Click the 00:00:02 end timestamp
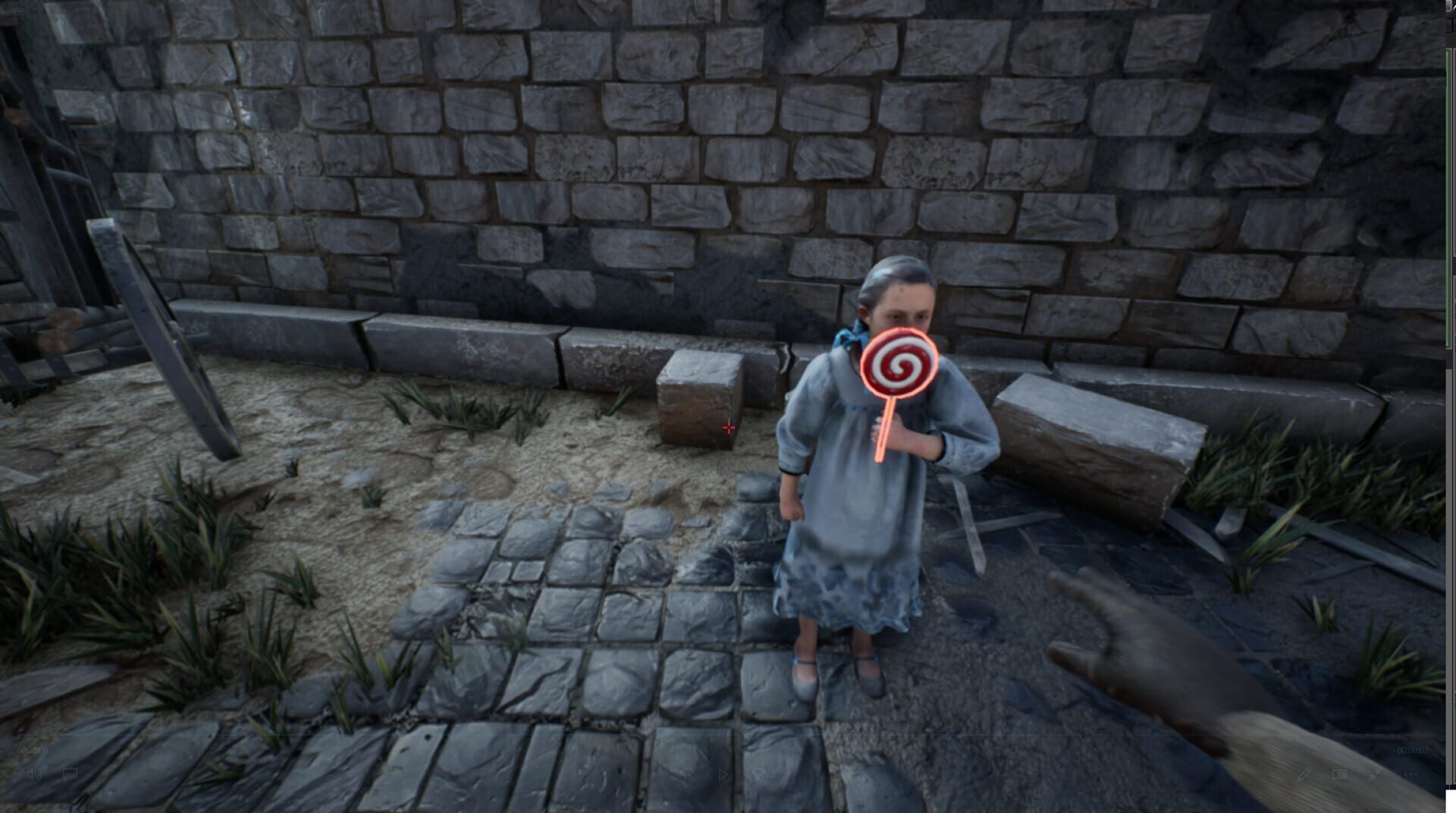Image resolution: width=1456 pixels, height=813 pixels. coord(1412,750)
